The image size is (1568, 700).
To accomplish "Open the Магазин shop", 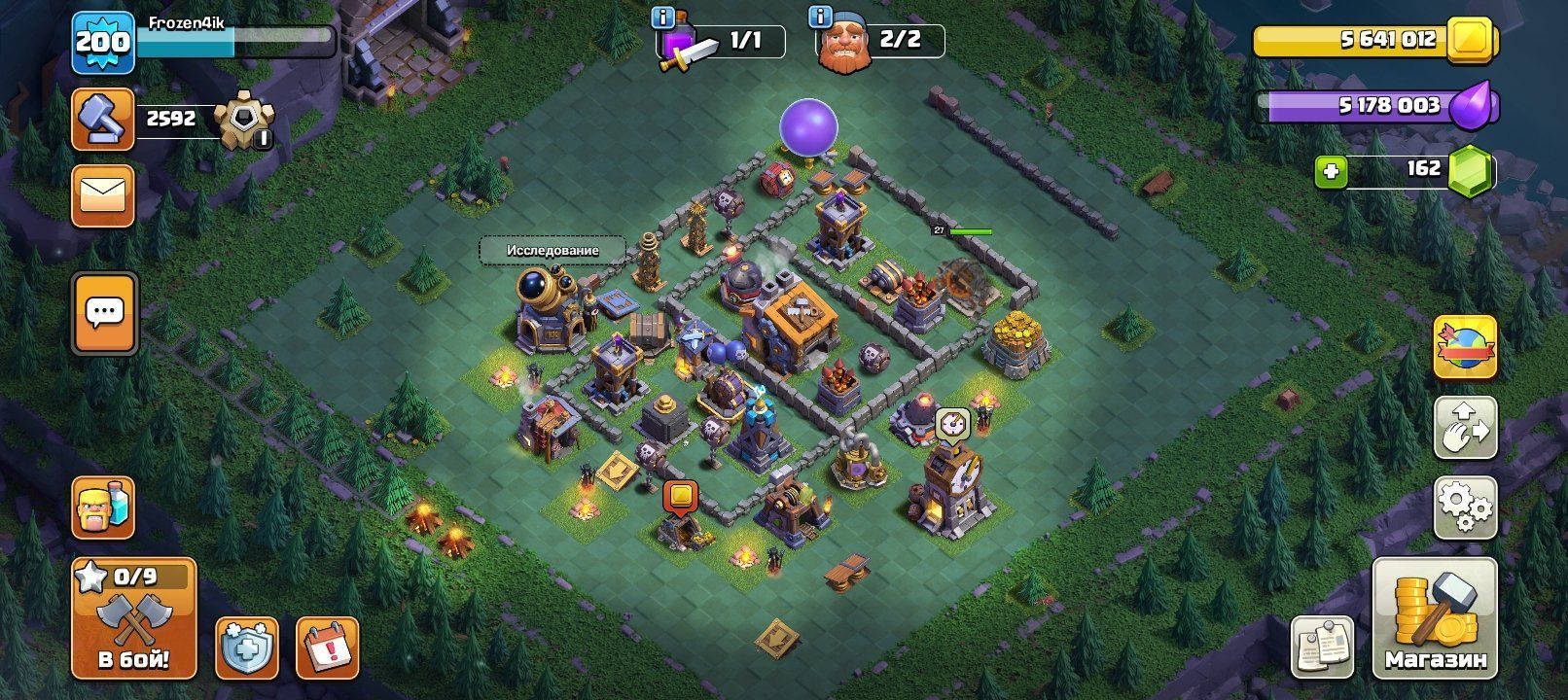I will point(1435,618).
